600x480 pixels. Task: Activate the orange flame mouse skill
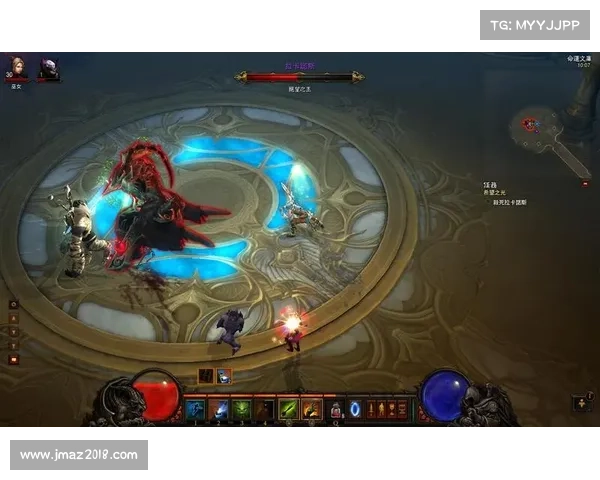(312, 408)
